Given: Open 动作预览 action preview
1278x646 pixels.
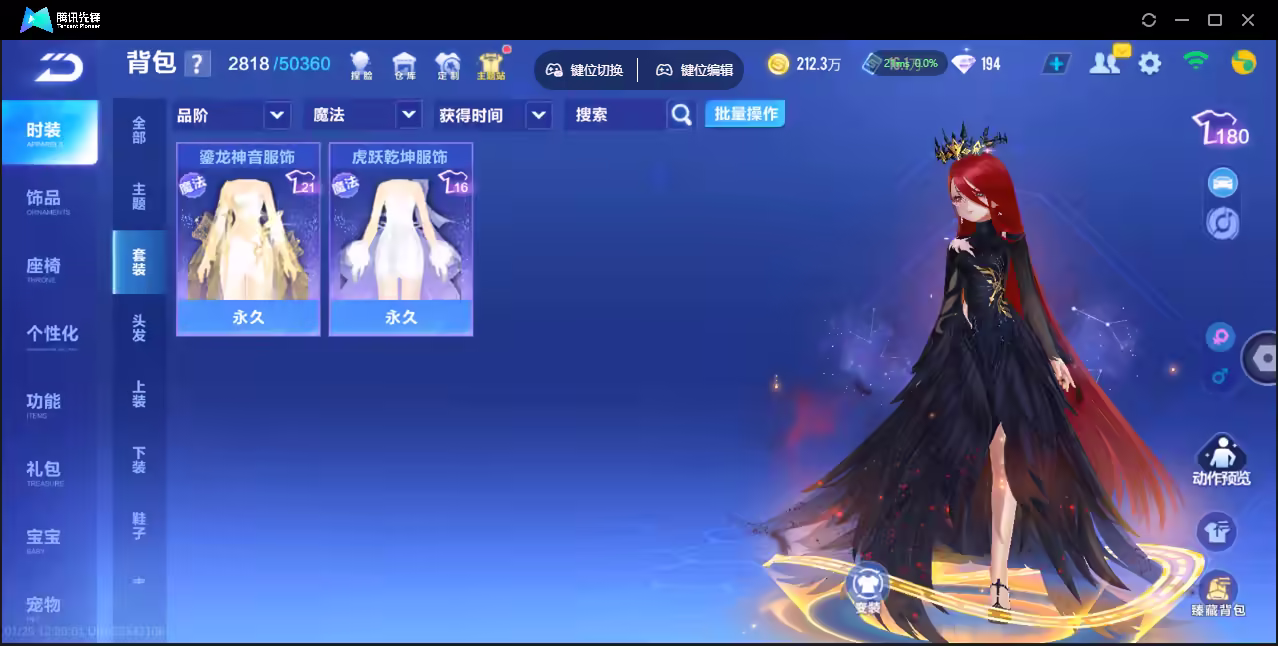Looking at the screenshot, I should click(1220, 461).
